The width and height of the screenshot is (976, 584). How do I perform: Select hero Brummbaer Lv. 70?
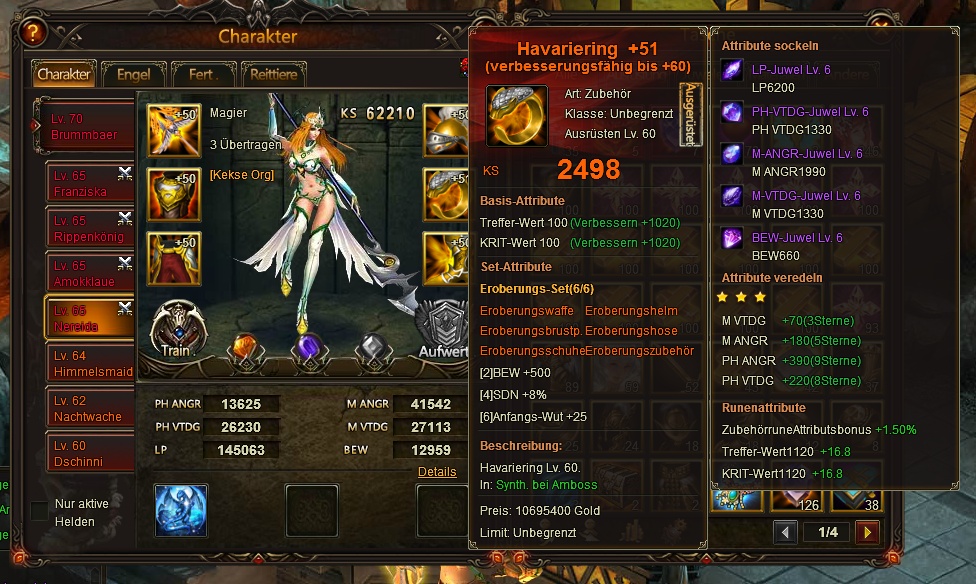click(x=86, y=125)
